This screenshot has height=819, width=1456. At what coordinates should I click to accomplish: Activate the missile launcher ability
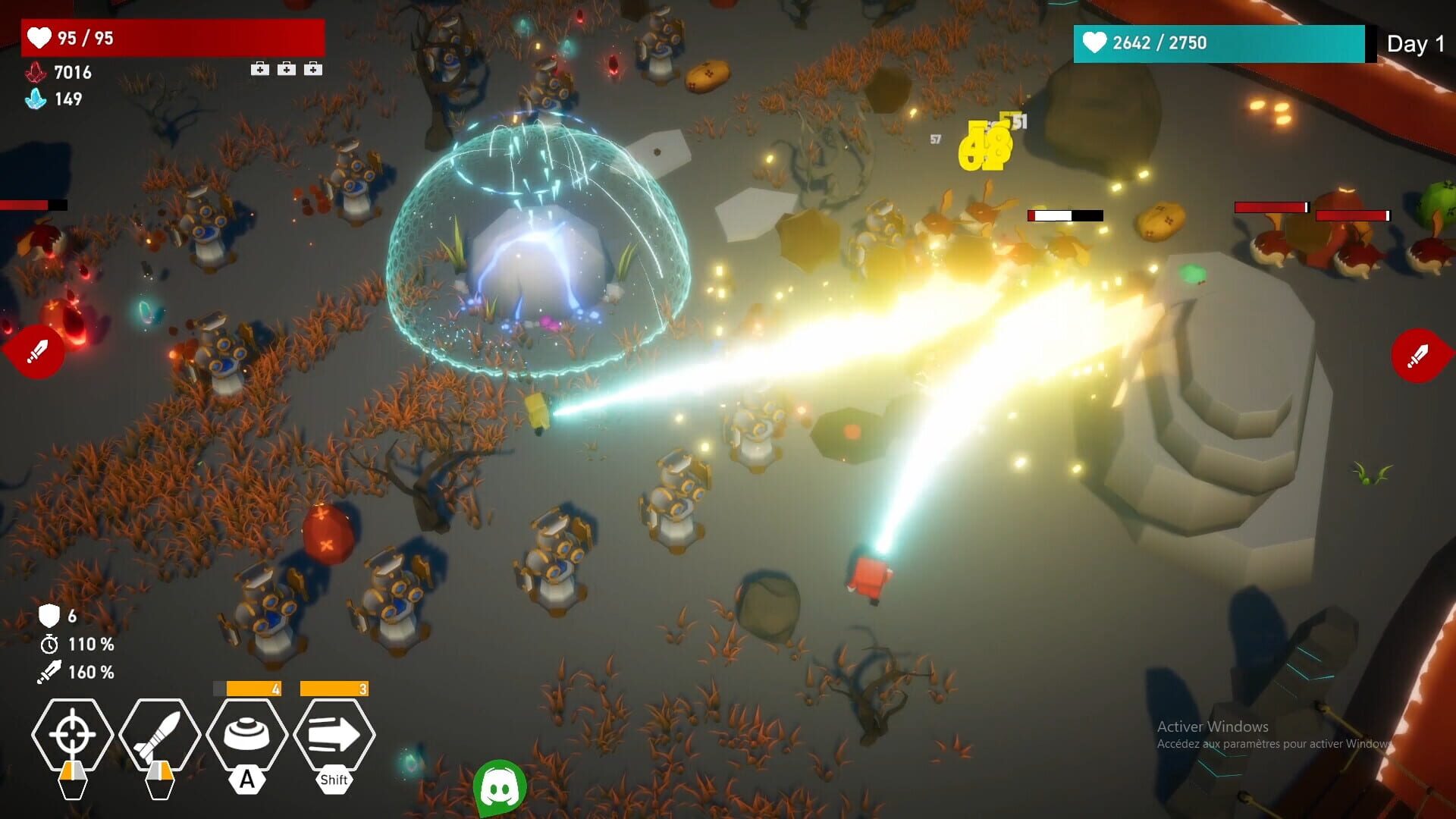(162, 734)
